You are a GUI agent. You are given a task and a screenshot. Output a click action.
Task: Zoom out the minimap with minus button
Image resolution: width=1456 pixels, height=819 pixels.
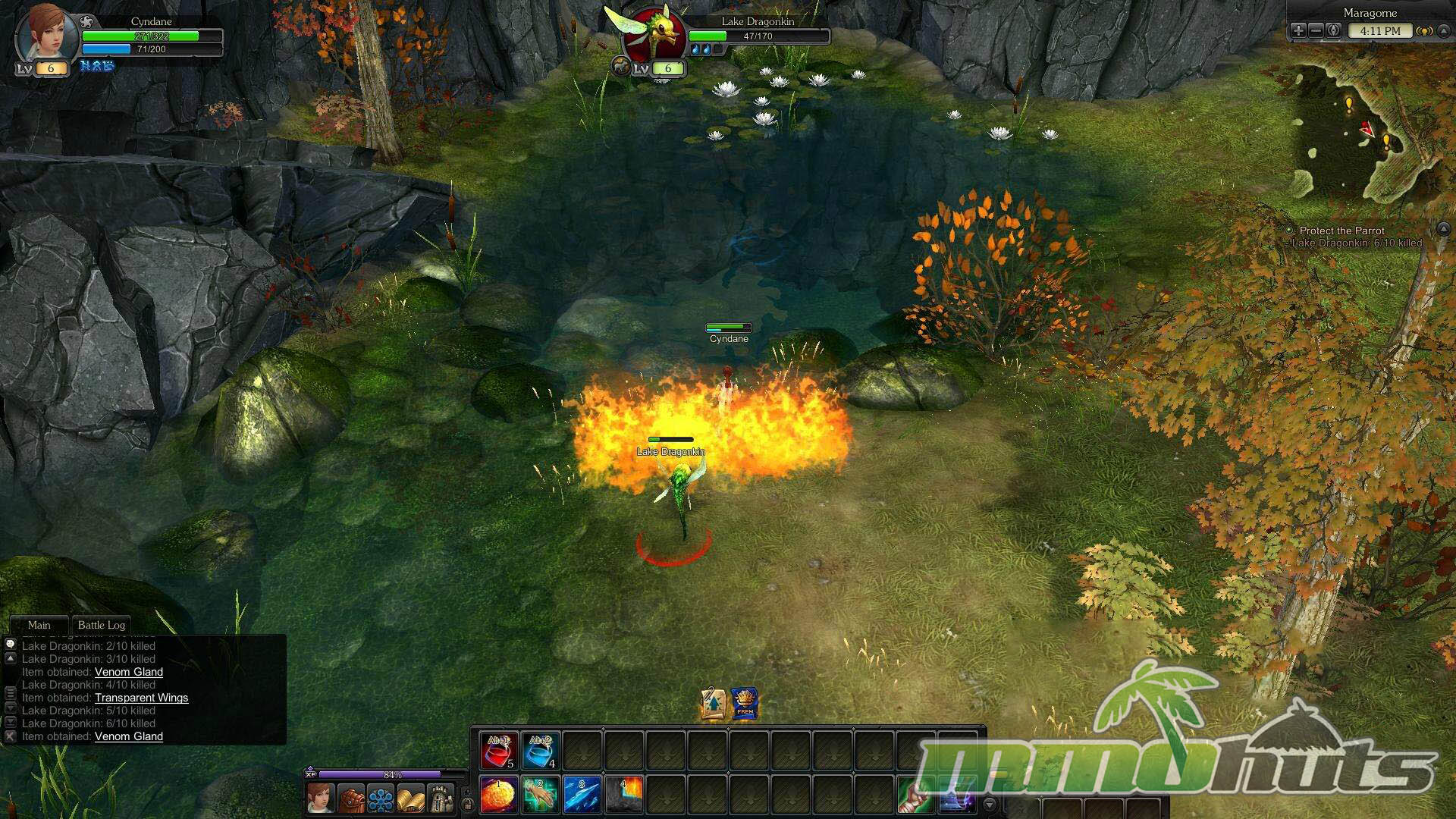1316,31
